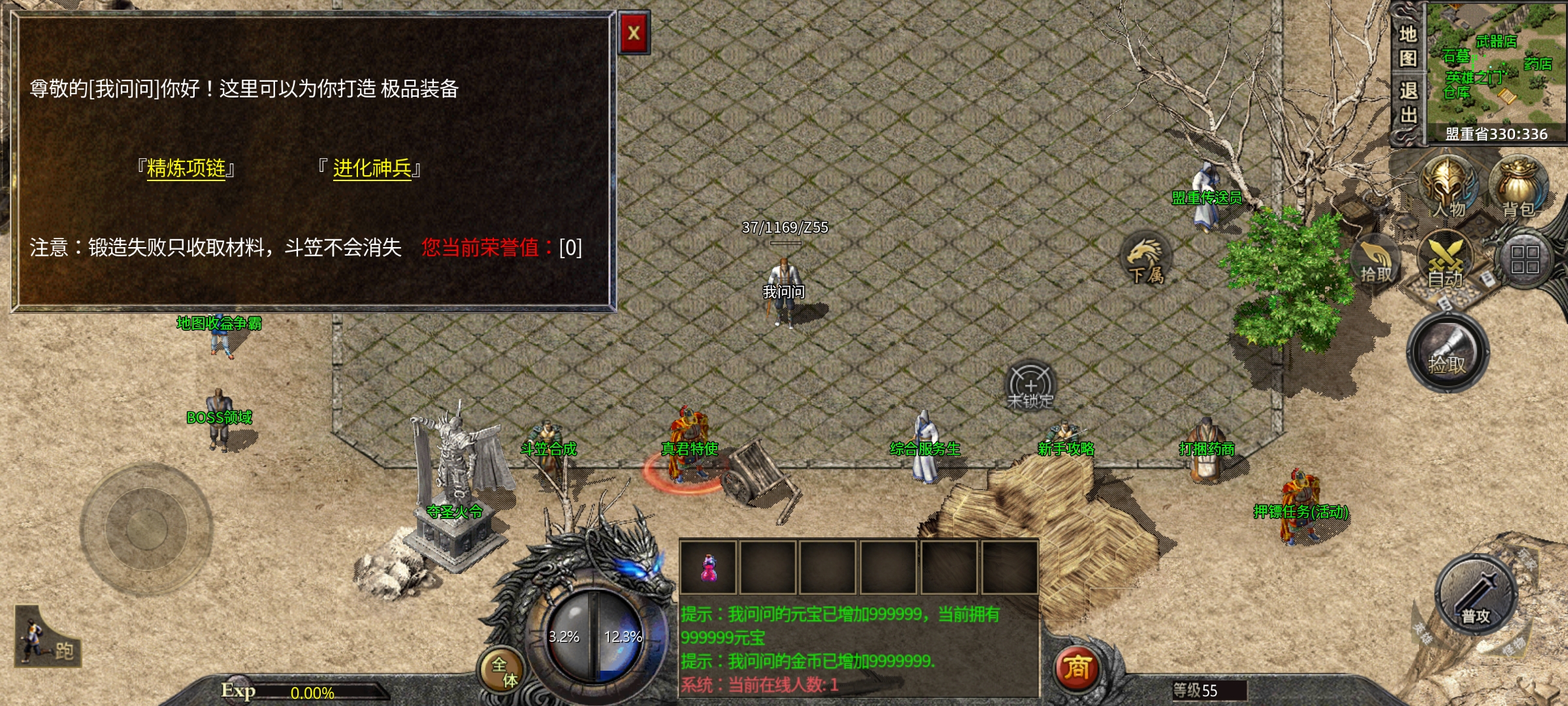Use the pink potion in the hotbar
The image size is (1568, 706).
[x=708, y=567]
